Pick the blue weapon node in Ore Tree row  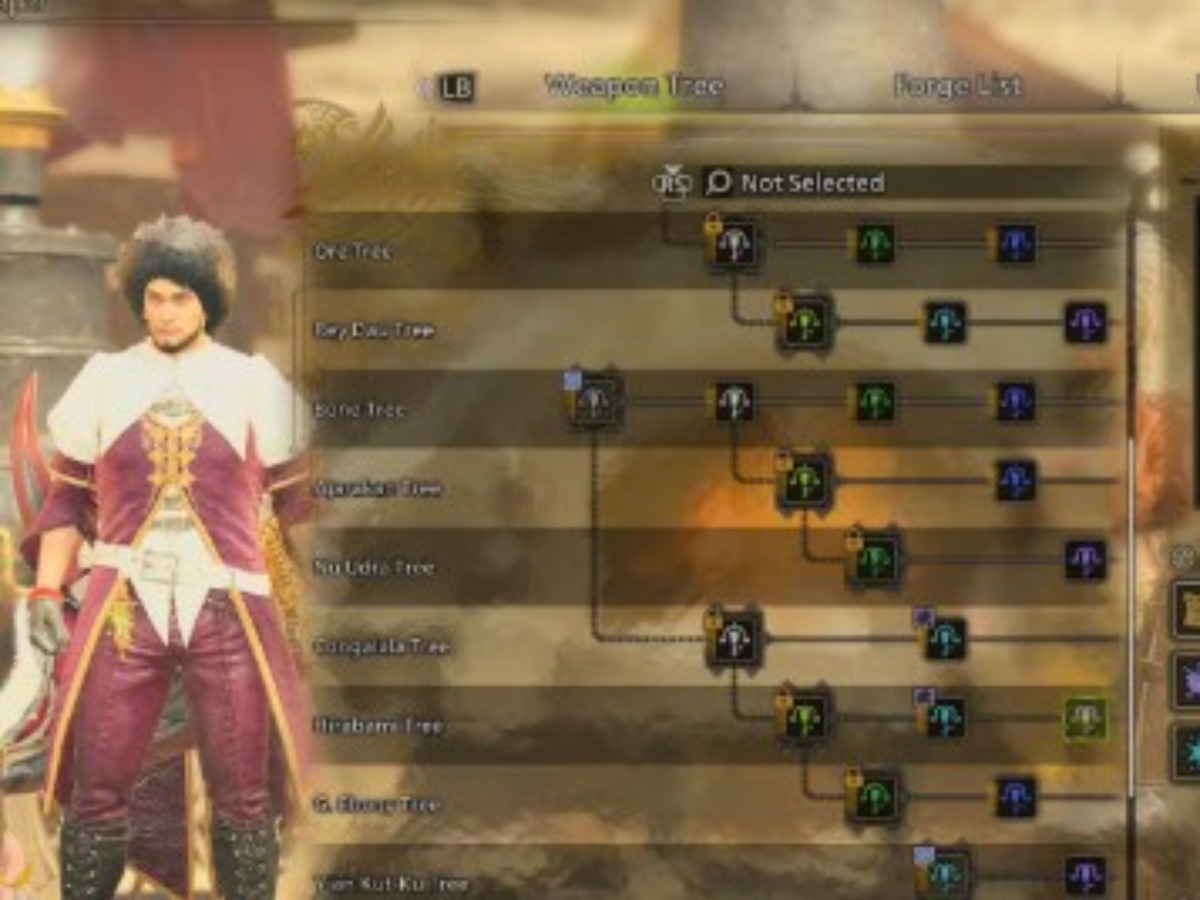coord(1016,244)
